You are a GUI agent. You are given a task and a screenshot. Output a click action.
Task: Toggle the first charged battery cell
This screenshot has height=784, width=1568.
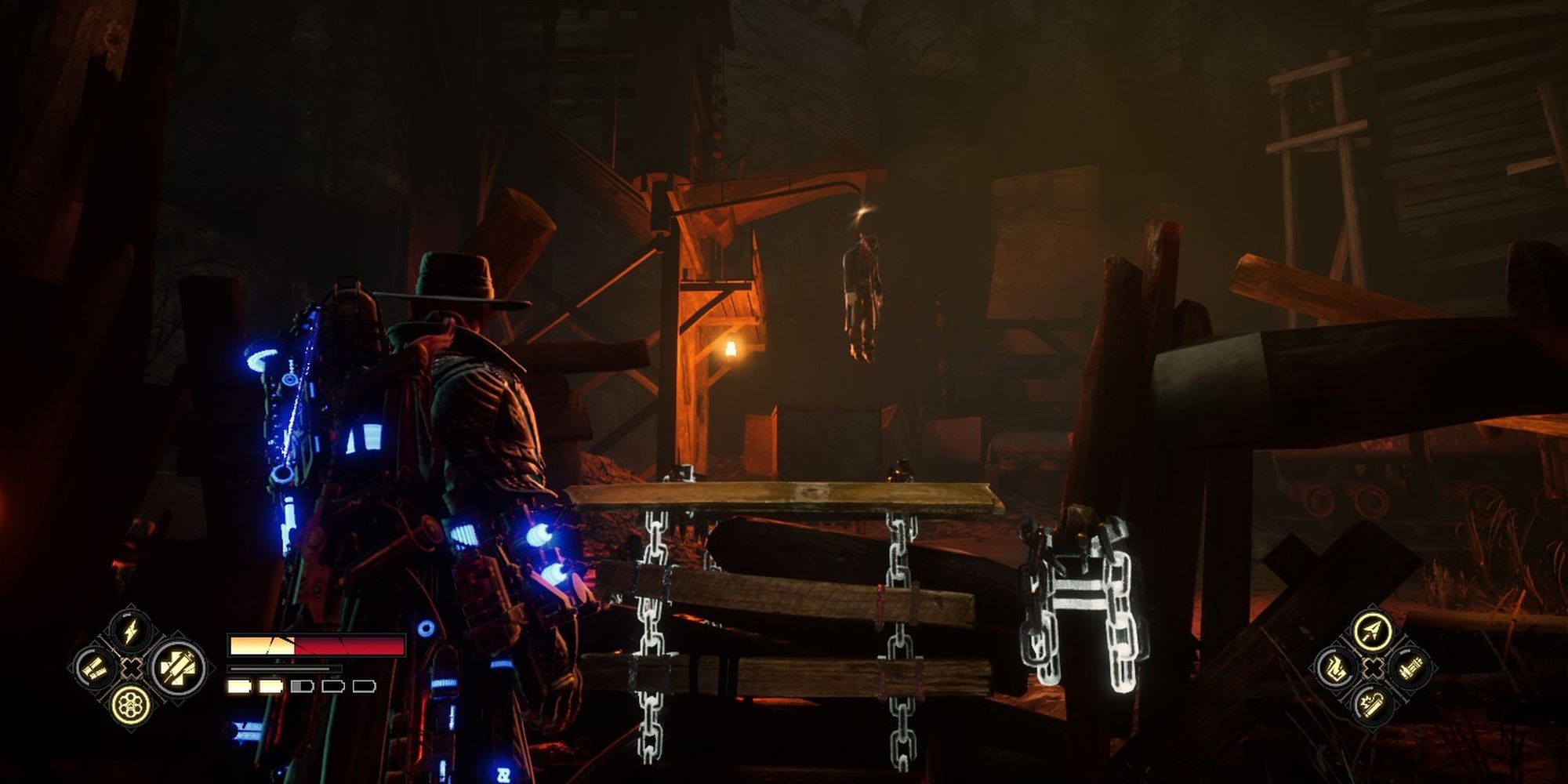(x=239, y=687)
